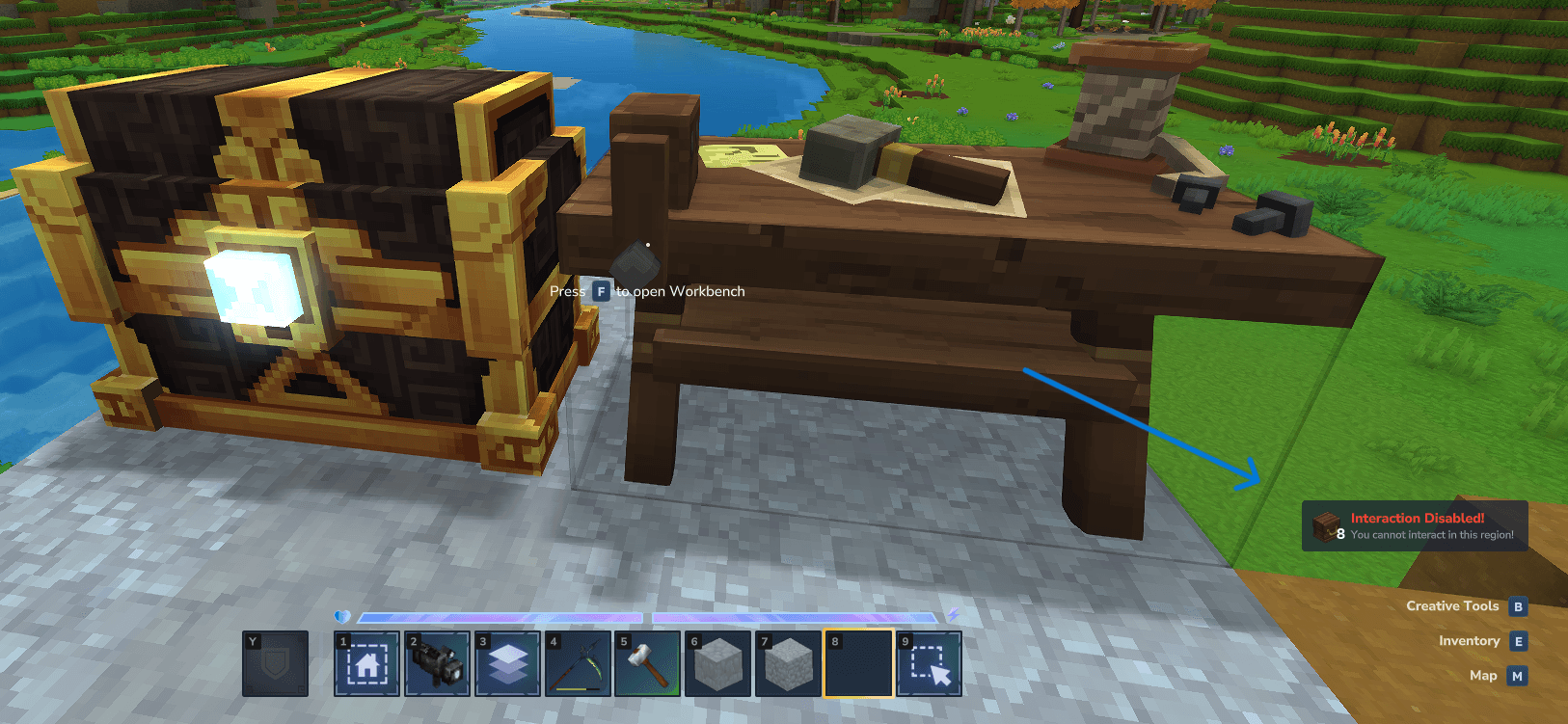Select the house prefab tool in slot 1
This screenshot has height=724, width=1568.
tap(366, 663)
